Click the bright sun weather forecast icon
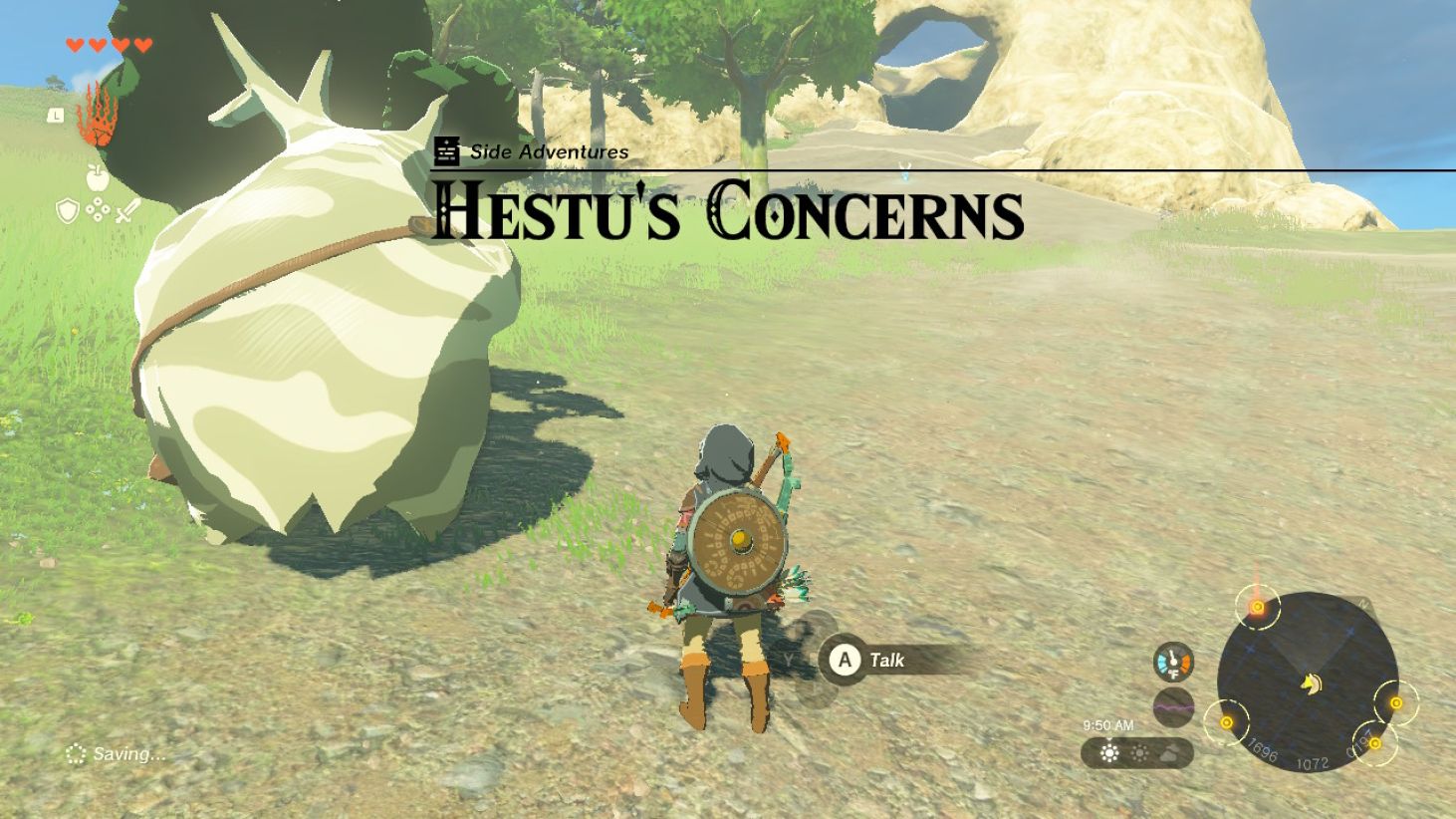The image size is (1456, 819). tap(1109, 755)
